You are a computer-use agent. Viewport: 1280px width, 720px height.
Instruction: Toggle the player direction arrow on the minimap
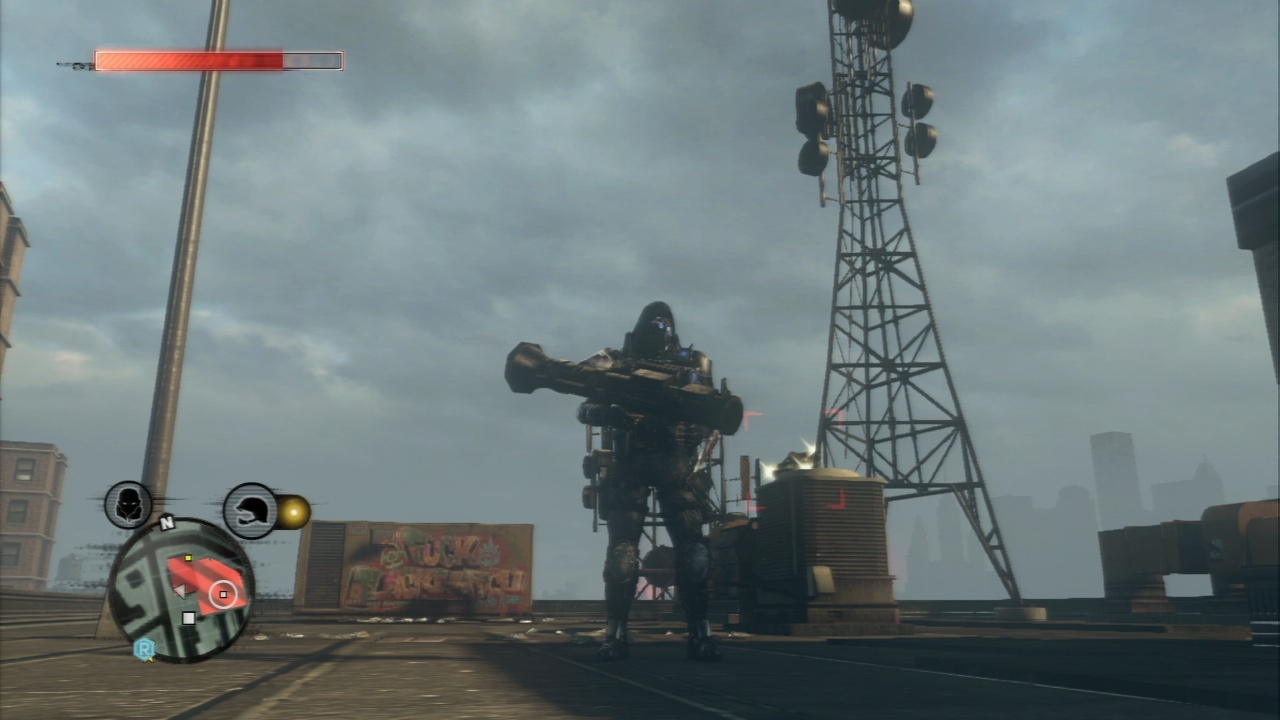click(181, 590)
